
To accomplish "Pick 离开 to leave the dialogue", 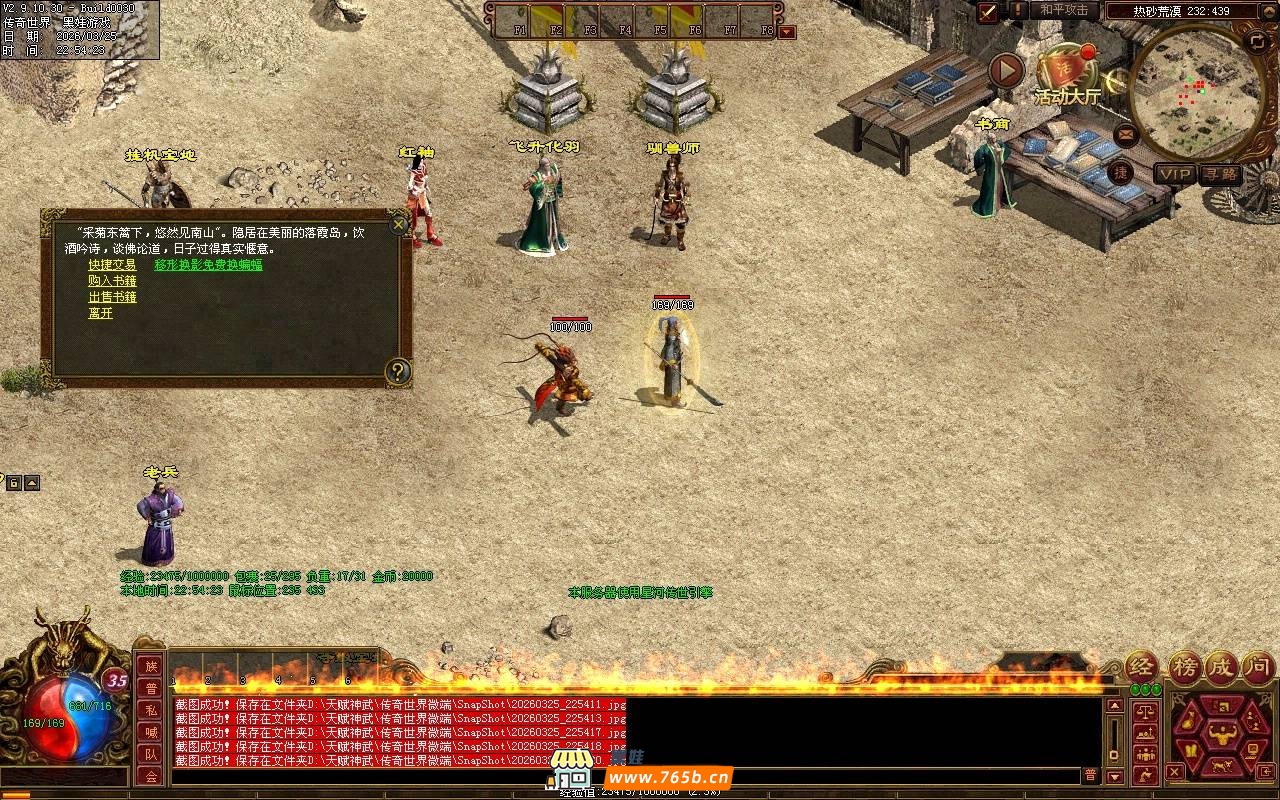I will coord(100,313).
